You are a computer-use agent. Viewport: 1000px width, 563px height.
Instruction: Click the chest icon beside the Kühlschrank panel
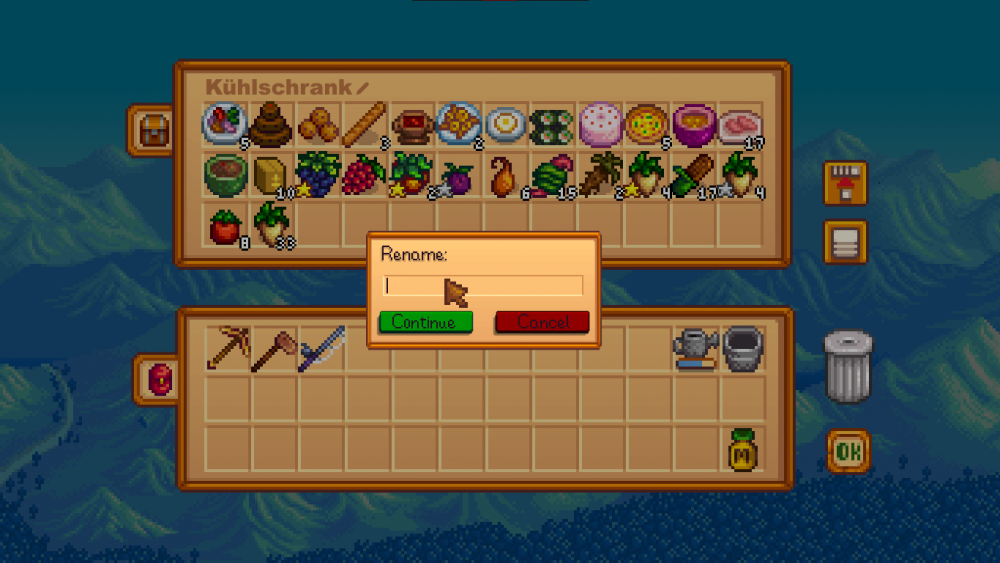pyautogui.click(x=153, y=130)
